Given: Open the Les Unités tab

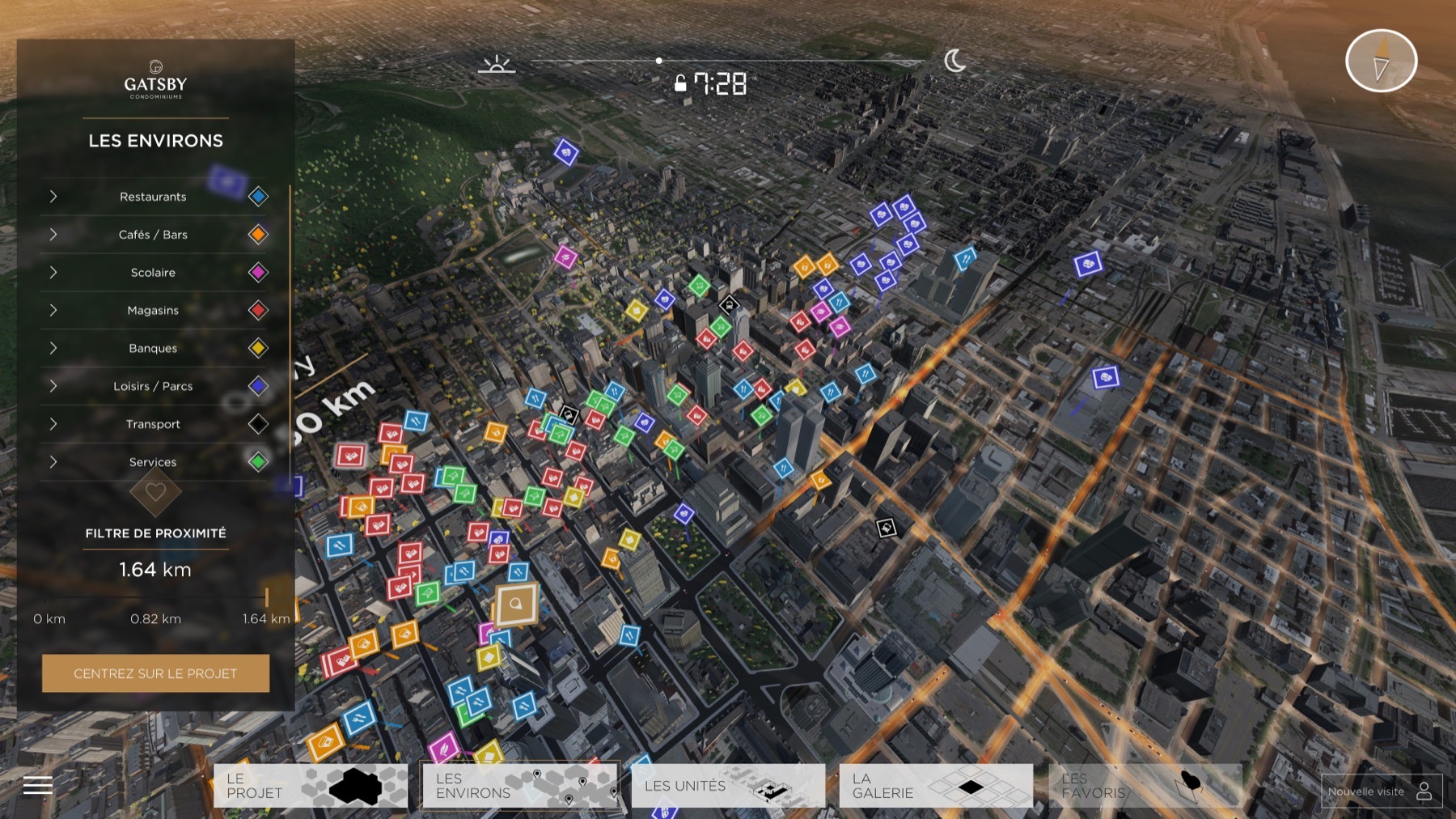Looking at the screenshot, I should tap(728, 786).
